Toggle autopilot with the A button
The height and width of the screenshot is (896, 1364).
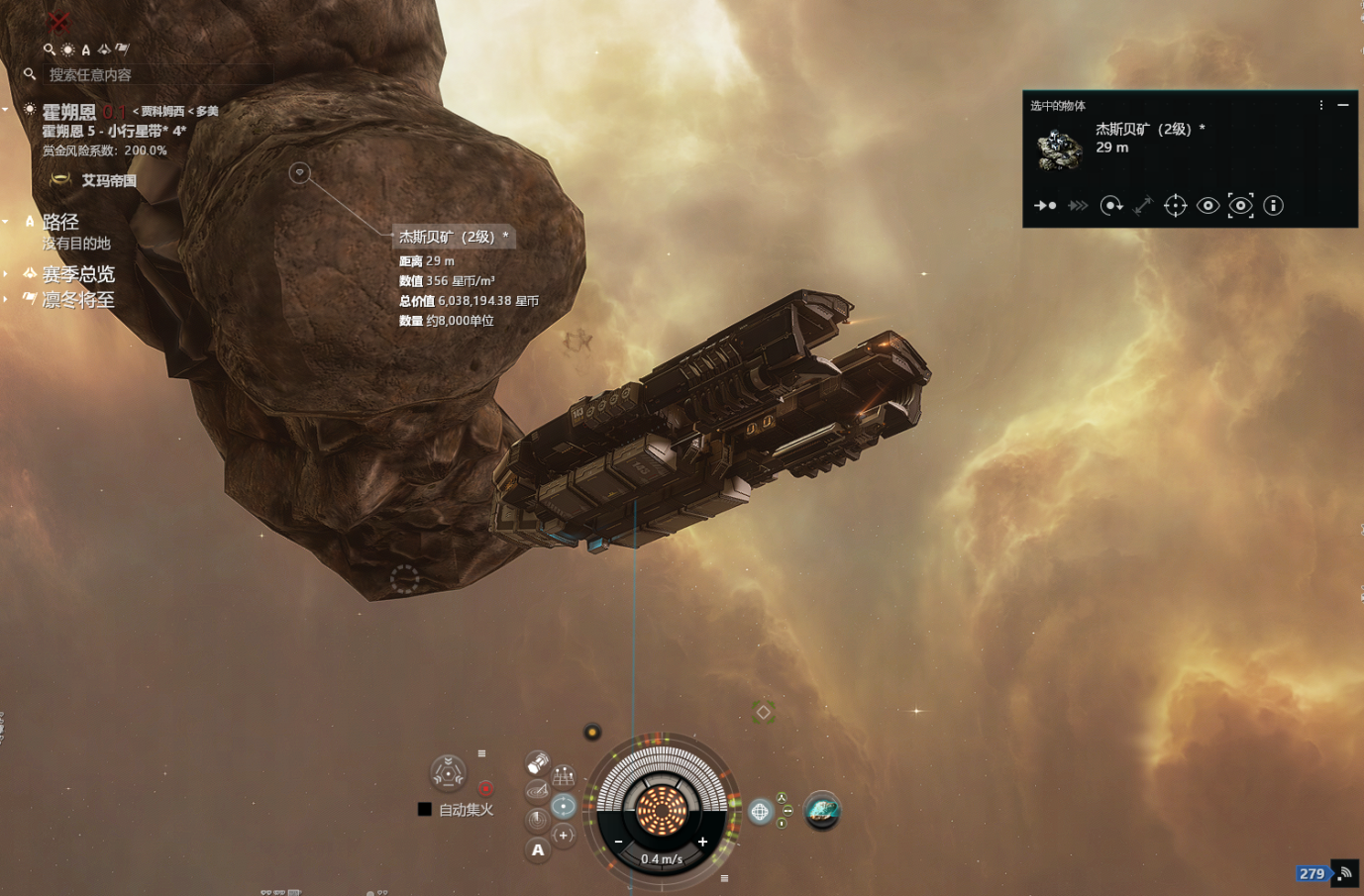click(x=538, y=849)
